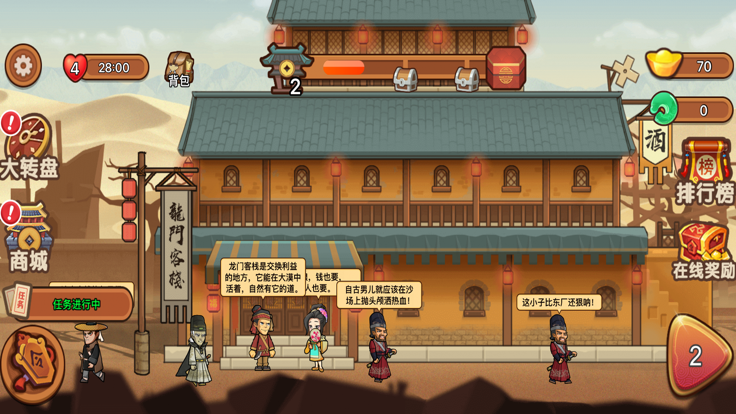Open the 商城 shop
Image resolution: width=736 pixels, height=414 pixels.
(28, 240)
